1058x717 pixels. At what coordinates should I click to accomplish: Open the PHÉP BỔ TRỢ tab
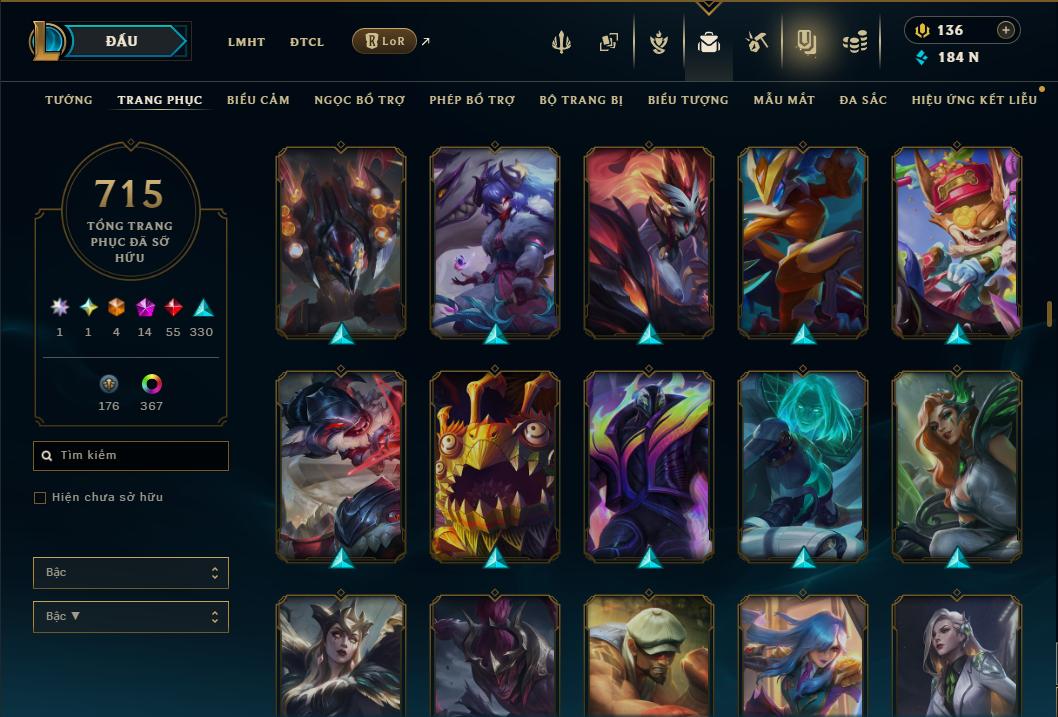pyautogui.click(x=472, y=100)
